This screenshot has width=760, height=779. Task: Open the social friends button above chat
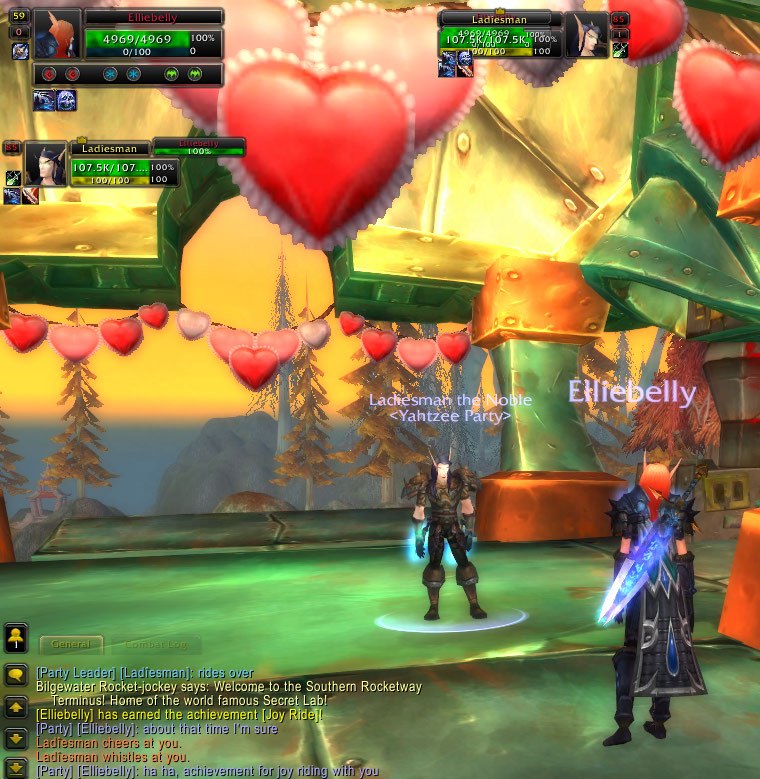tap(15, 637)
